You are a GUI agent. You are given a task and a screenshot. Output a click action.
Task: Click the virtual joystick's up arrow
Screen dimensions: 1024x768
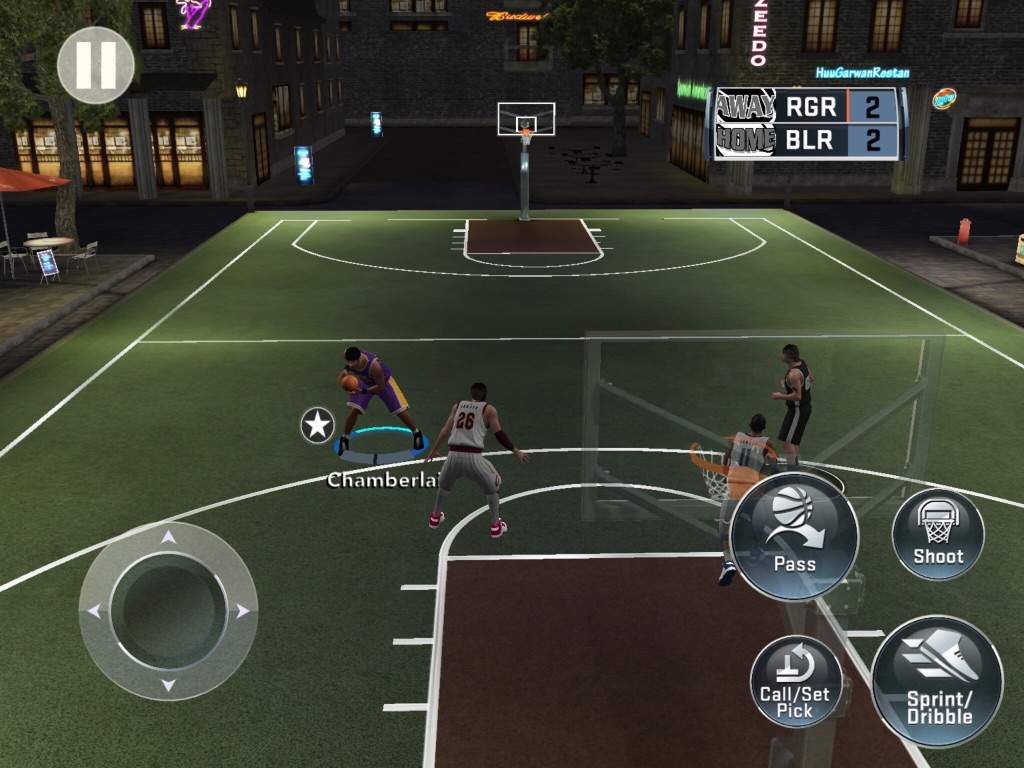pyautogui.click(x=168, y=537)
